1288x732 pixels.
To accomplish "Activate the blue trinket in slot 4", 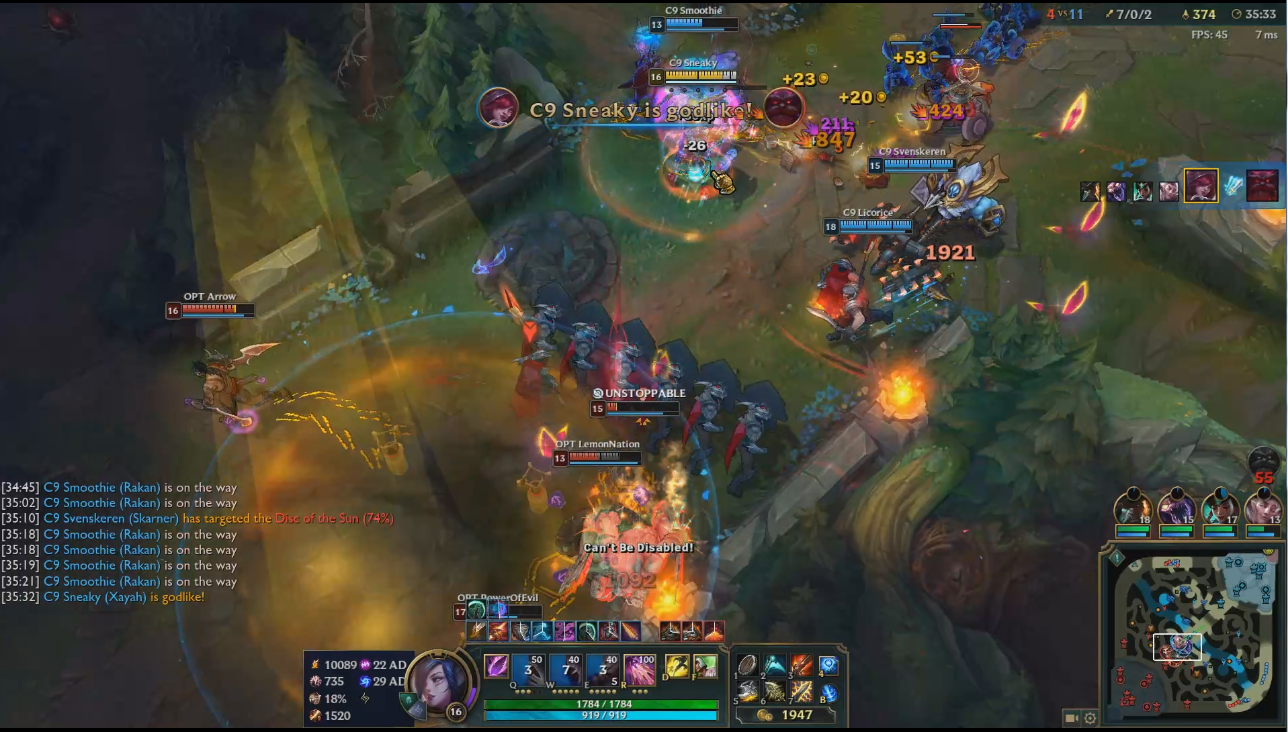I will click(x=829, y=665).
